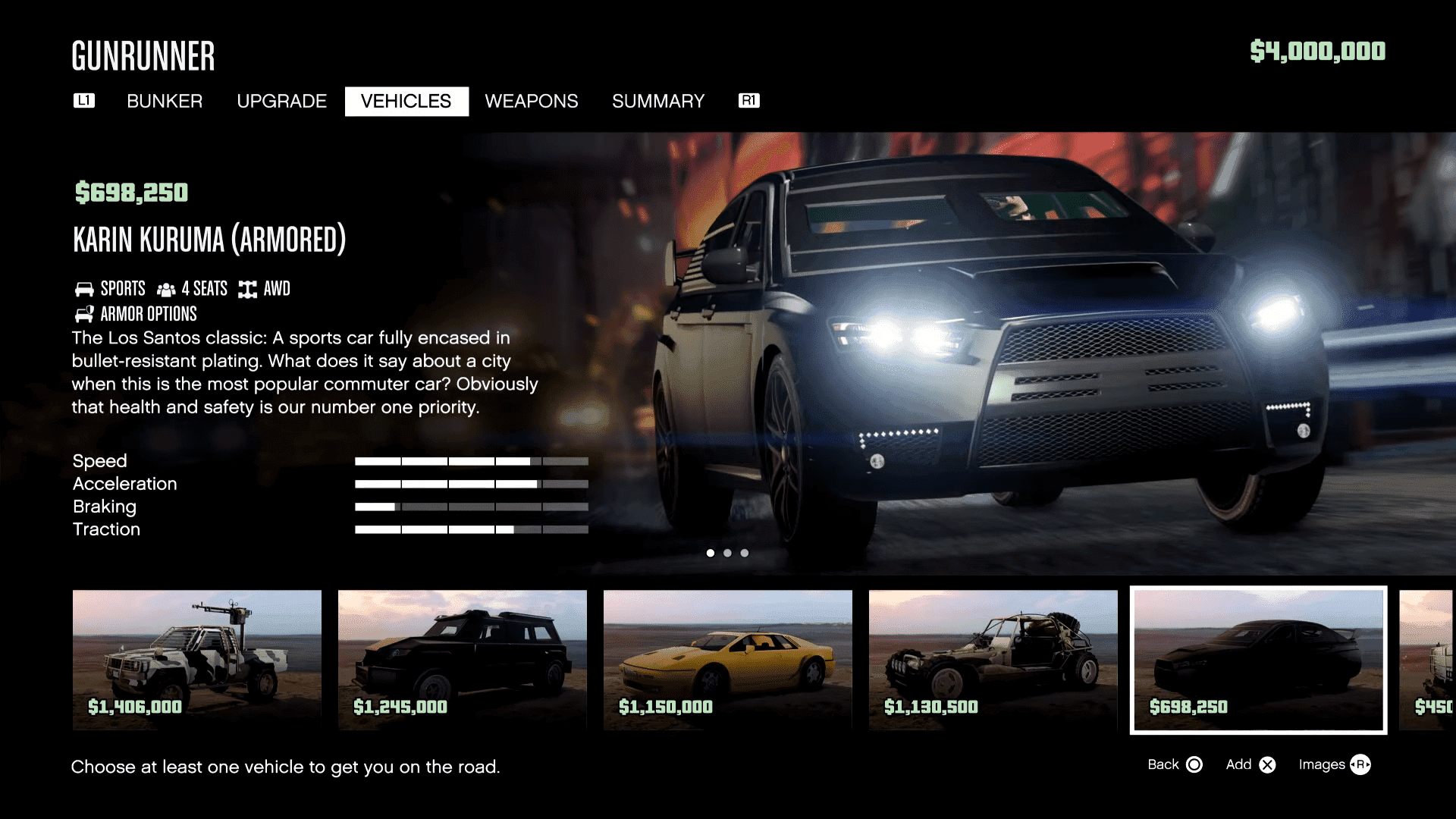Select the Sports vehicle class icon

coord(83,288)
